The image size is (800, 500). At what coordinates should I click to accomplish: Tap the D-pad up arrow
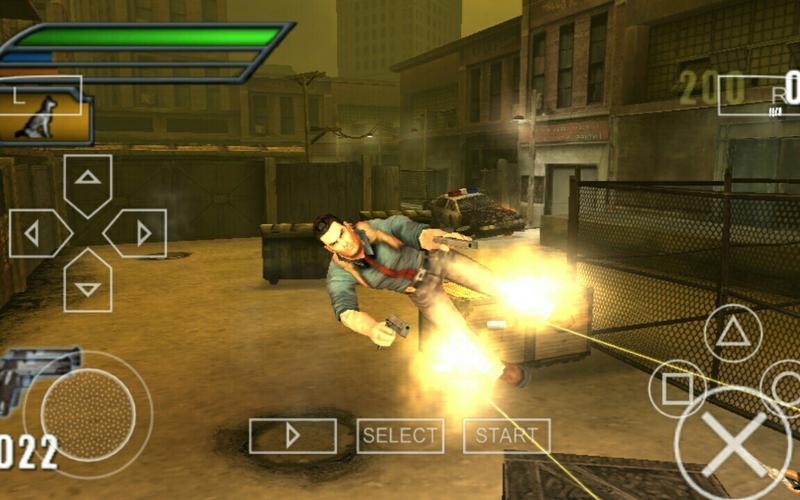click(x=88, y=182)
